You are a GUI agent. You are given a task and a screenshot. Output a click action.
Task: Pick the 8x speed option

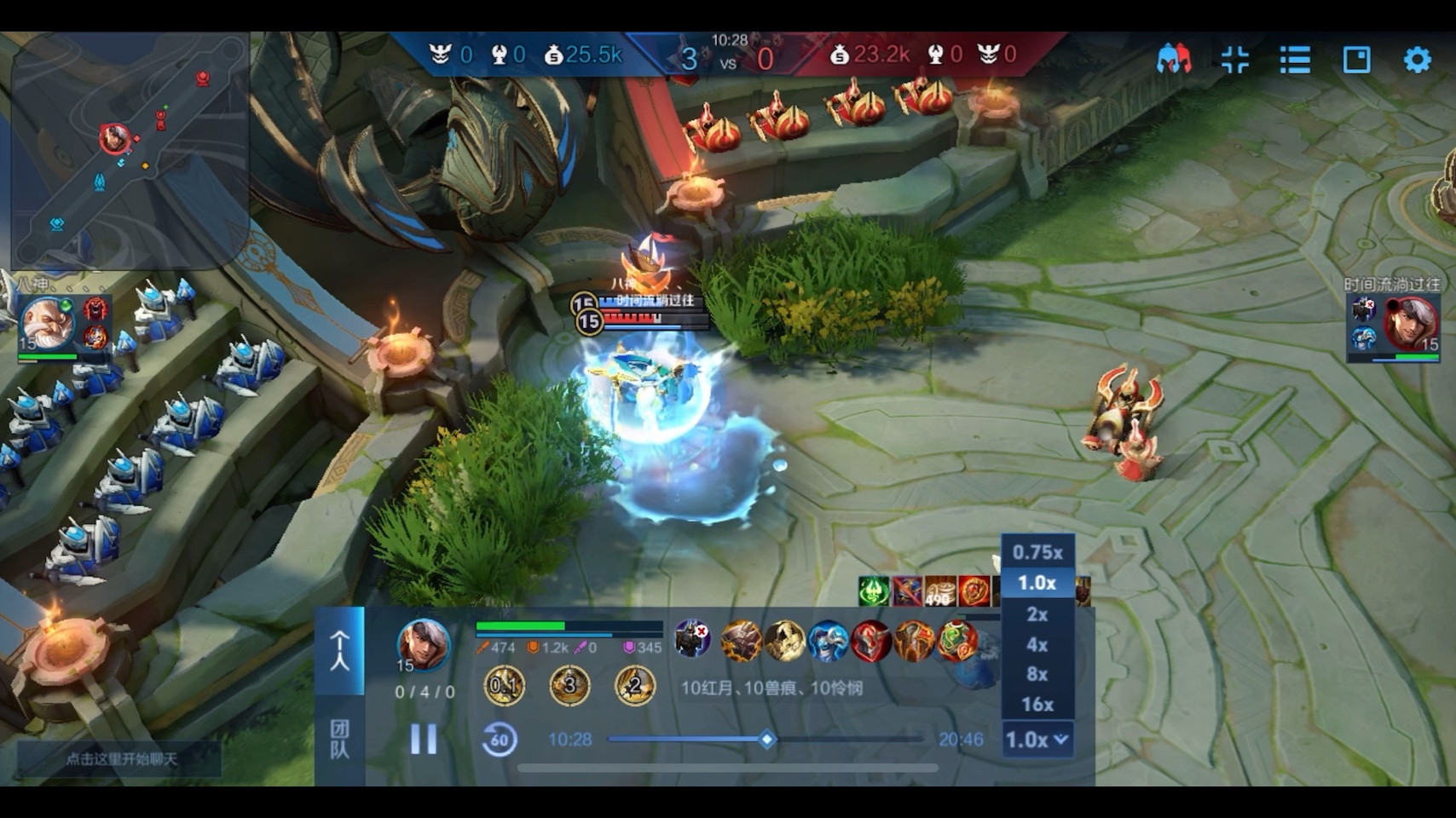tap(1037, 674)
